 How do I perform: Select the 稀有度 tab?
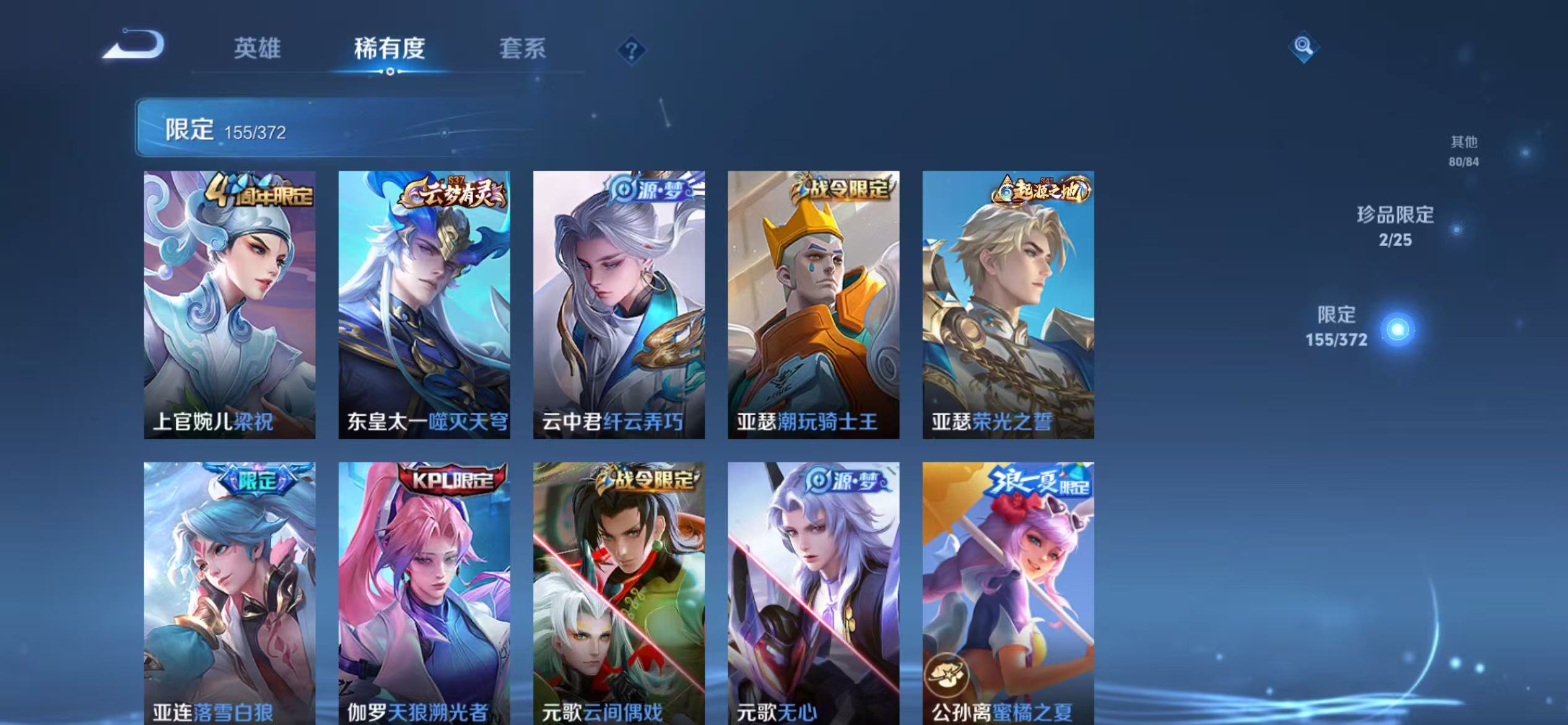(x=390, y=50)
